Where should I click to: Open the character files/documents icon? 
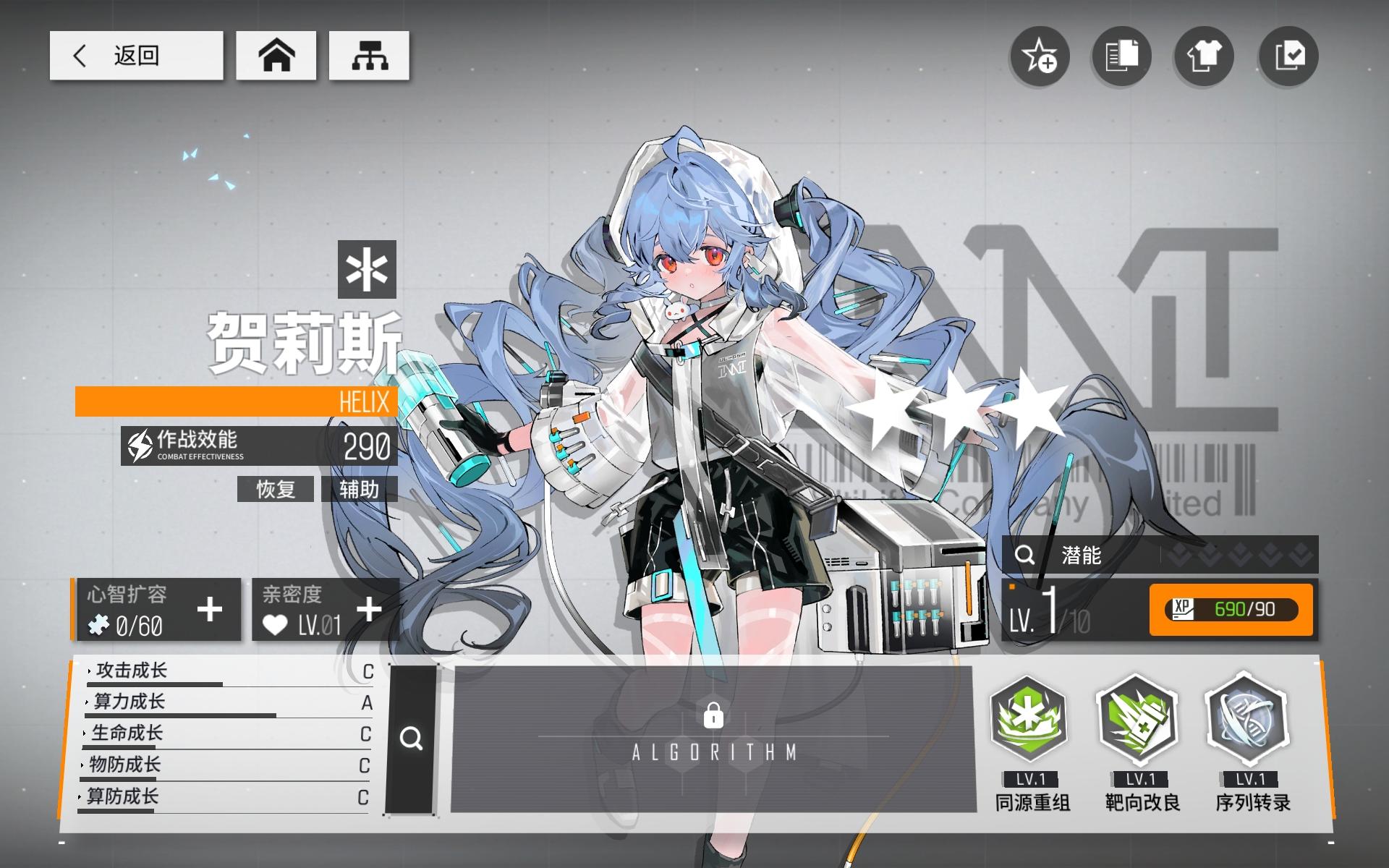pyautogui.click(x=1123, y=57)
